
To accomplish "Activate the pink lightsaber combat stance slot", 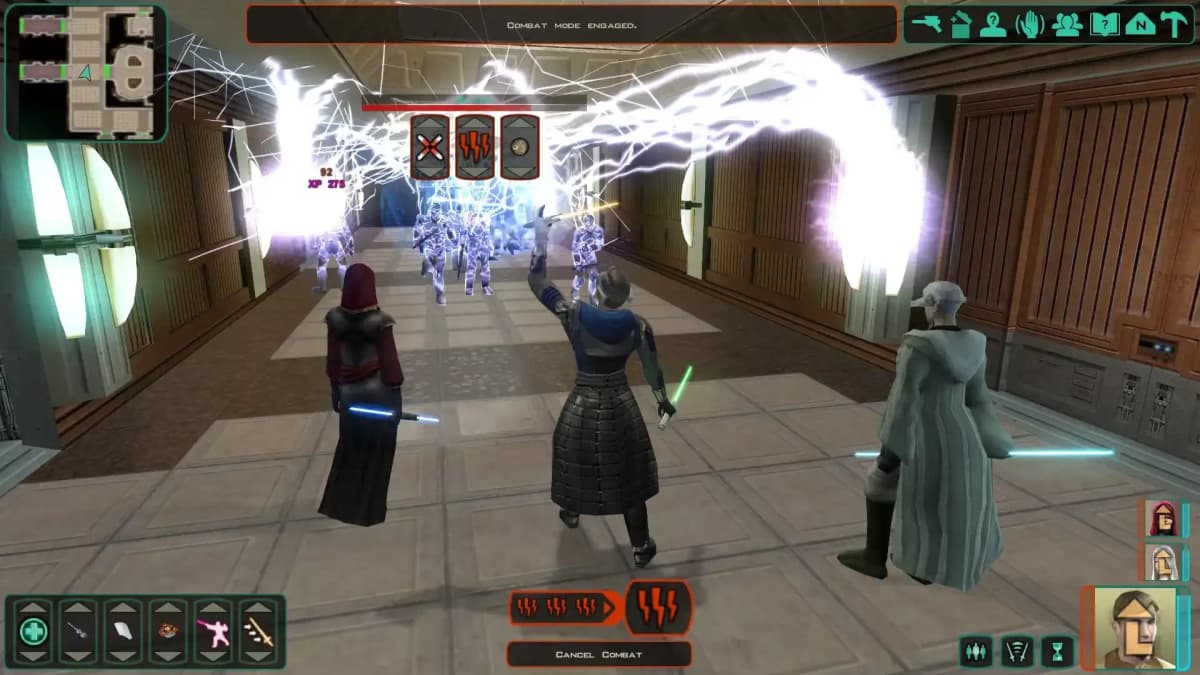I will pyautogui.click(x=212, y=631).
